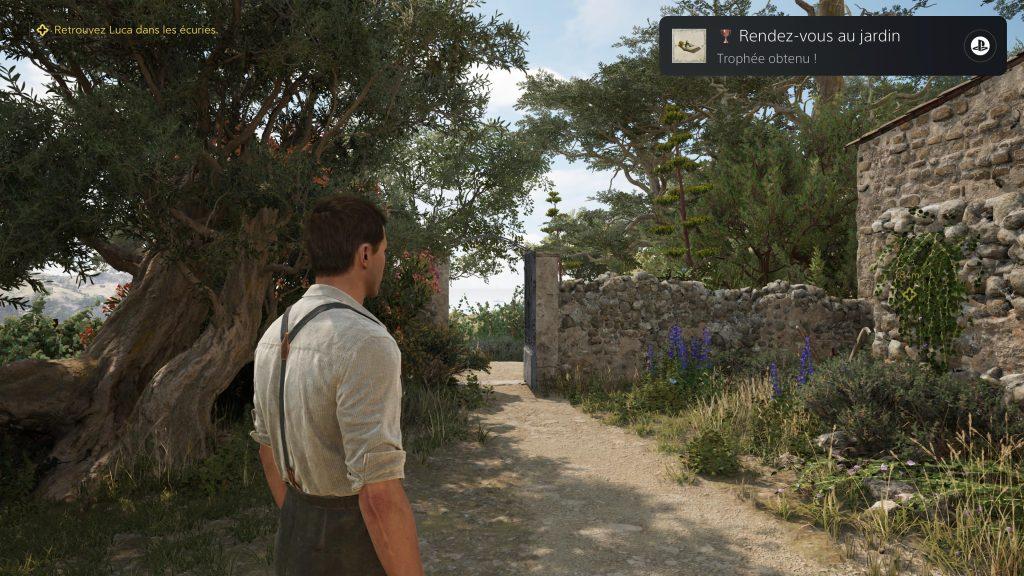Select the Luca stables objective tracker
This screenshot has width=1024, height=576.
pos(126,30)
